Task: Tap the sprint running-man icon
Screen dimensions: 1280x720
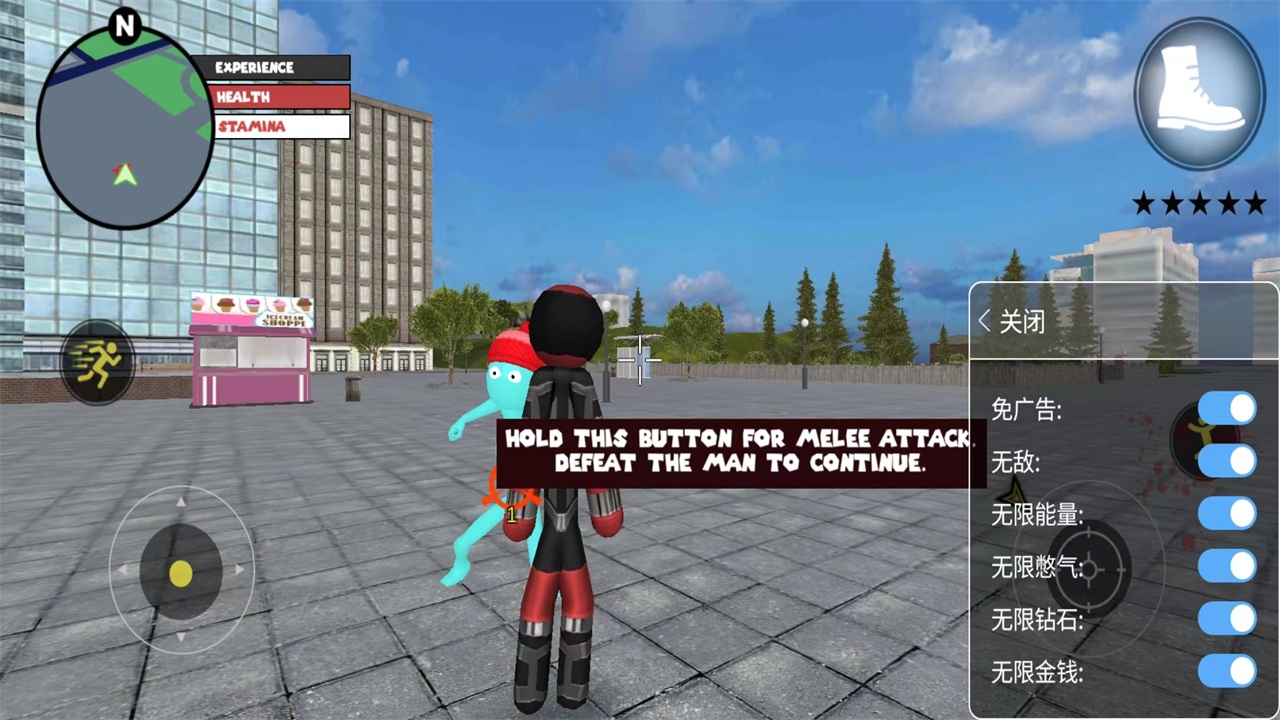Action: click(x=97, y=362)
